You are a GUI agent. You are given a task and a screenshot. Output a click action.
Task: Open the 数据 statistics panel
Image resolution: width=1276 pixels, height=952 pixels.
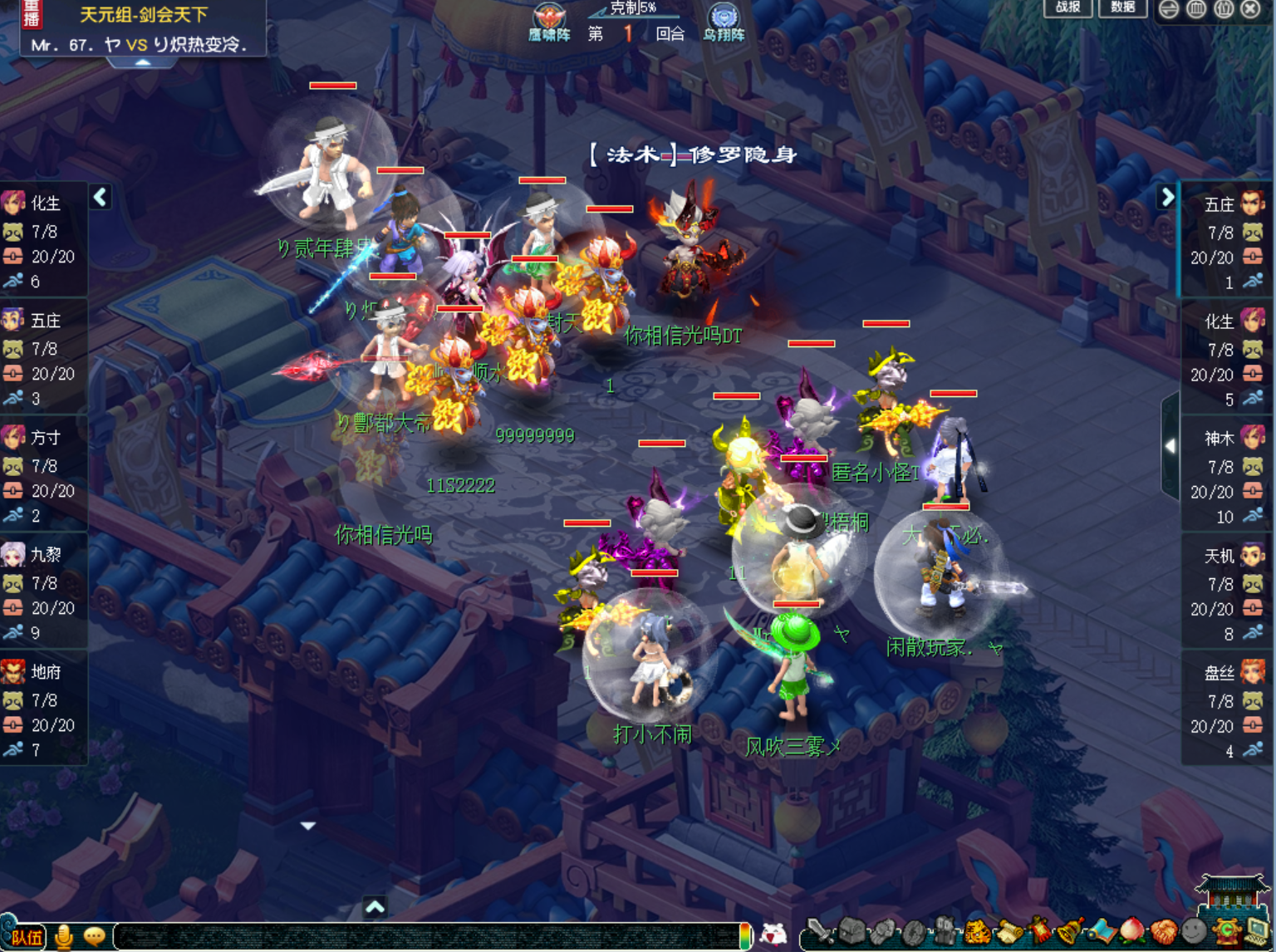[1122, 7]
